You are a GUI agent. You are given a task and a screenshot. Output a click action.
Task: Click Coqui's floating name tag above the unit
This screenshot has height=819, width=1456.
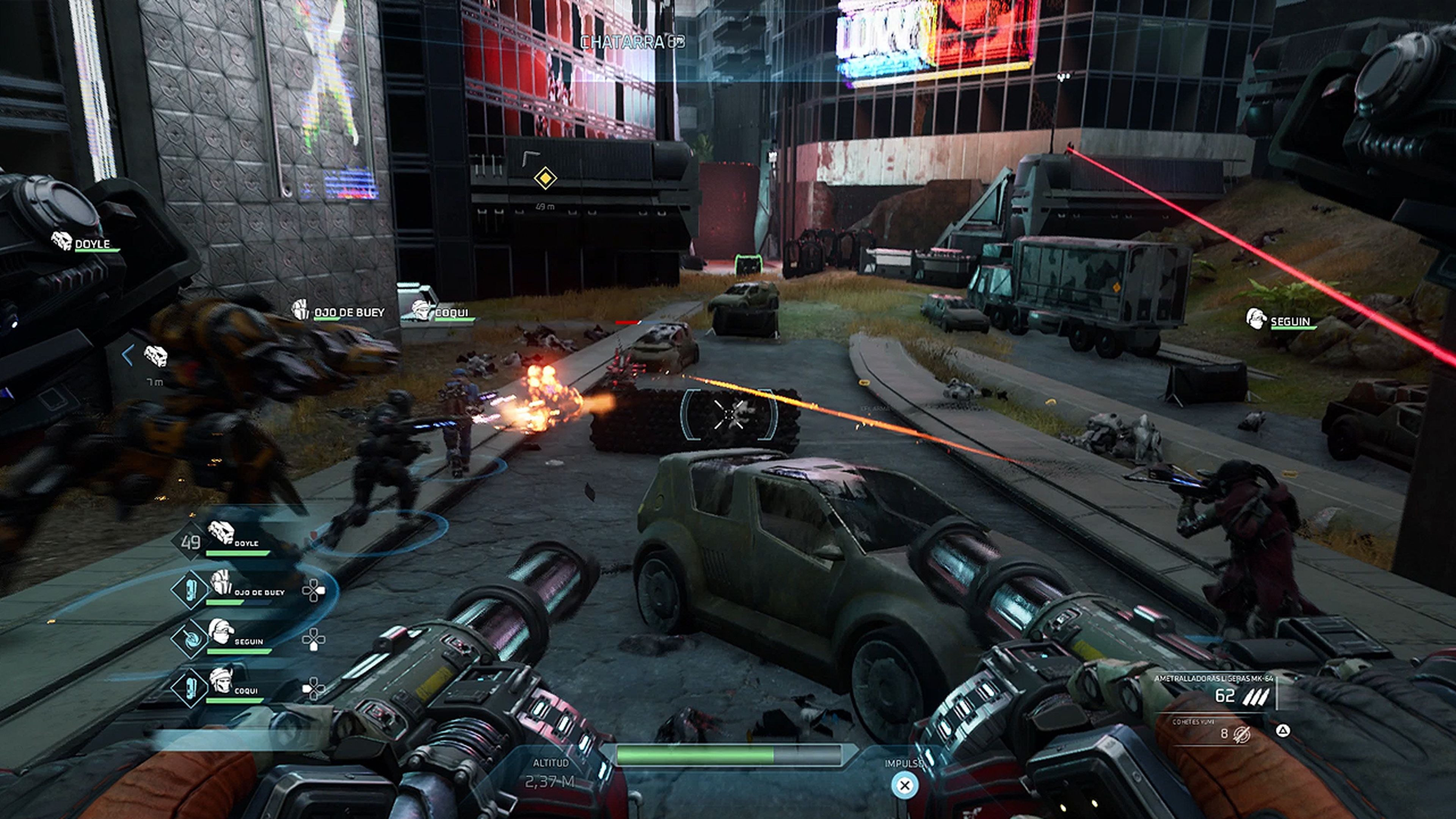(x=444, y=311)
